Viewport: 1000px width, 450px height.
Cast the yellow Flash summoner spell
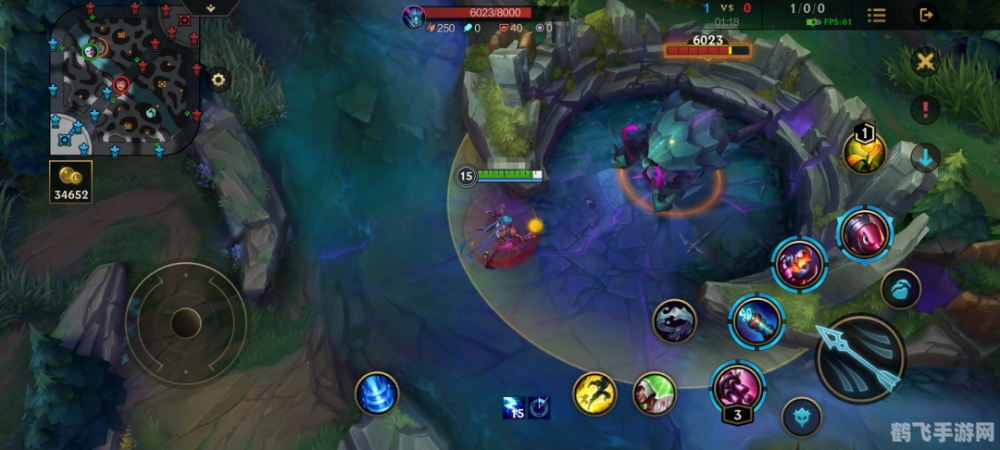pos(594,393)
